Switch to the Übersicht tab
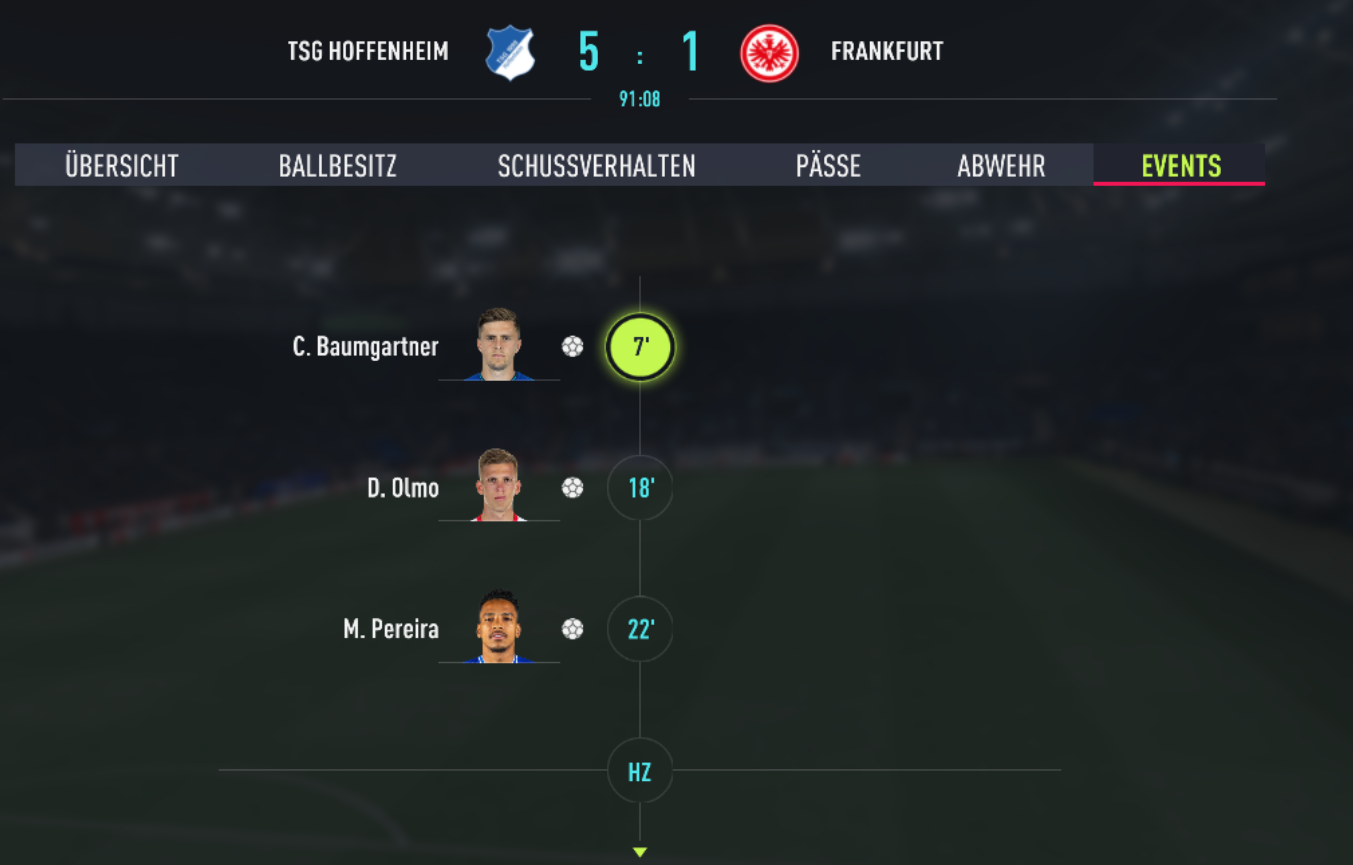Screen dimensions: 1353x865 (122, 165)
